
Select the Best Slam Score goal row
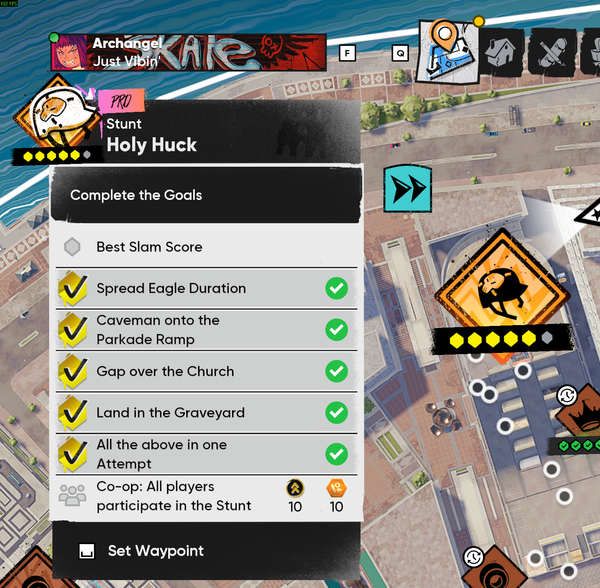pyautogui.click(x=205, y=247)
